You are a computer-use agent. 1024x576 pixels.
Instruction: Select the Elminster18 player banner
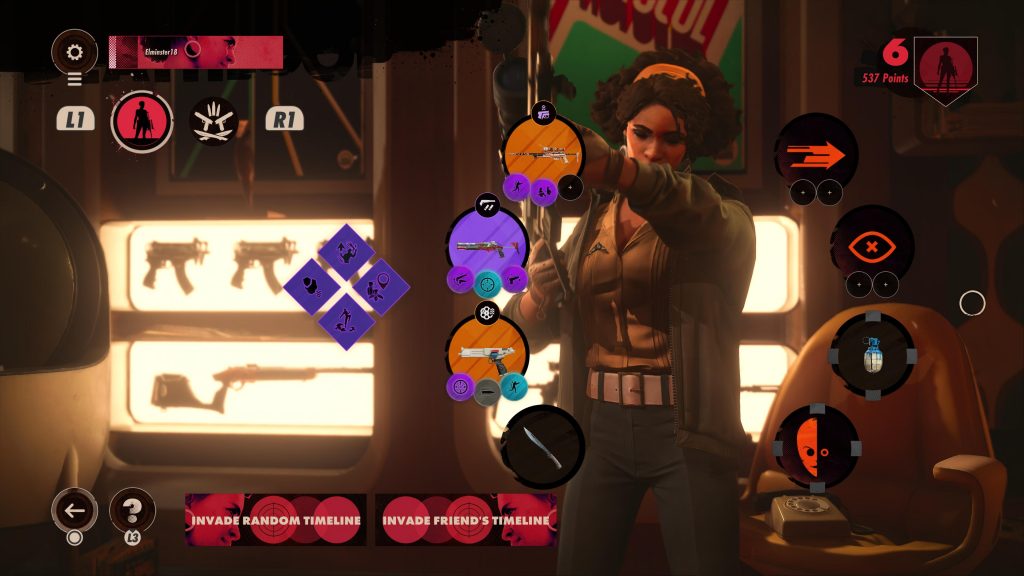click(x=196, y=52)
